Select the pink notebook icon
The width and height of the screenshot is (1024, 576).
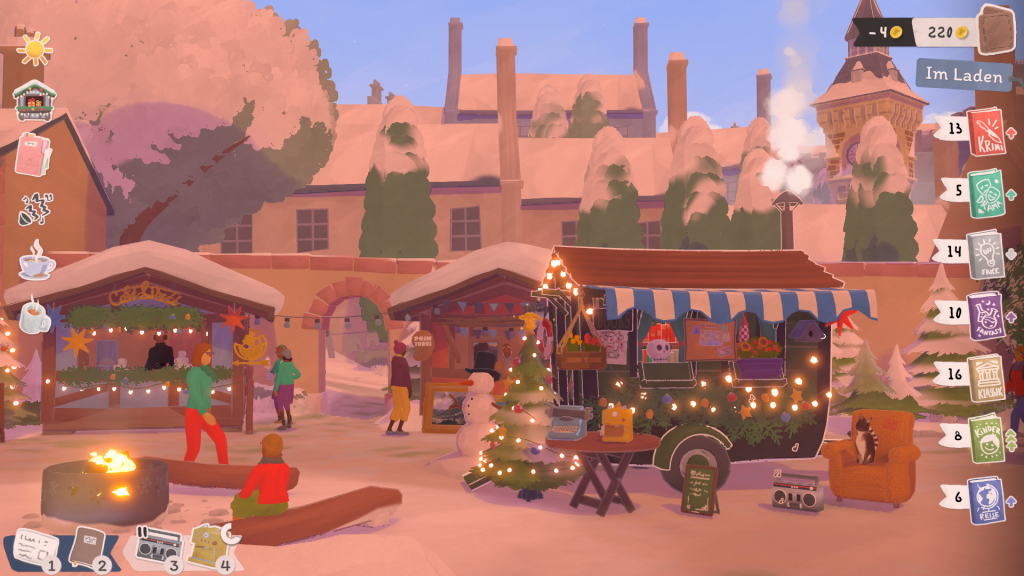click(34, 155)
